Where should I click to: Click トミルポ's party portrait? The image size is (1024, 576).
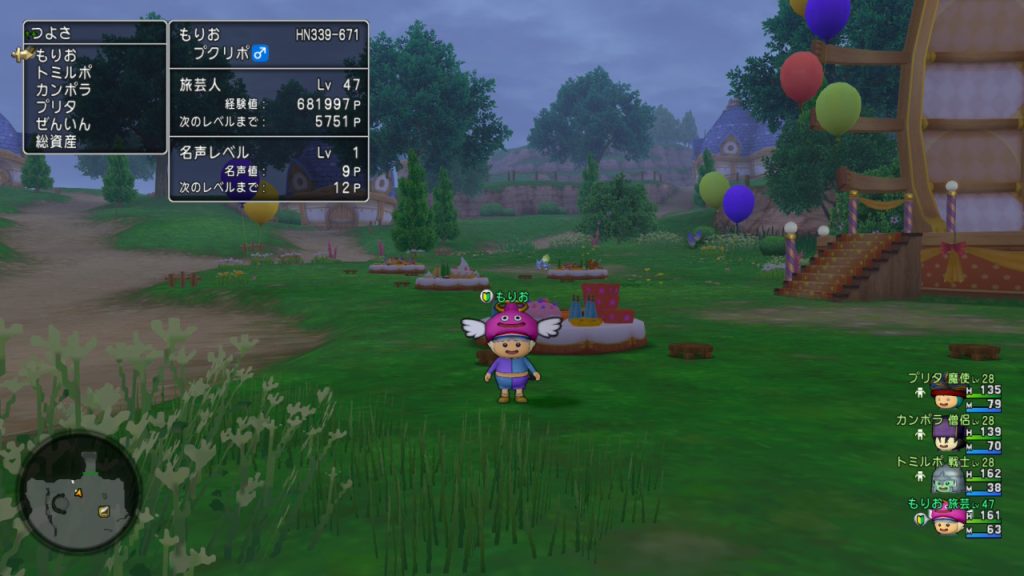(946, 479)
